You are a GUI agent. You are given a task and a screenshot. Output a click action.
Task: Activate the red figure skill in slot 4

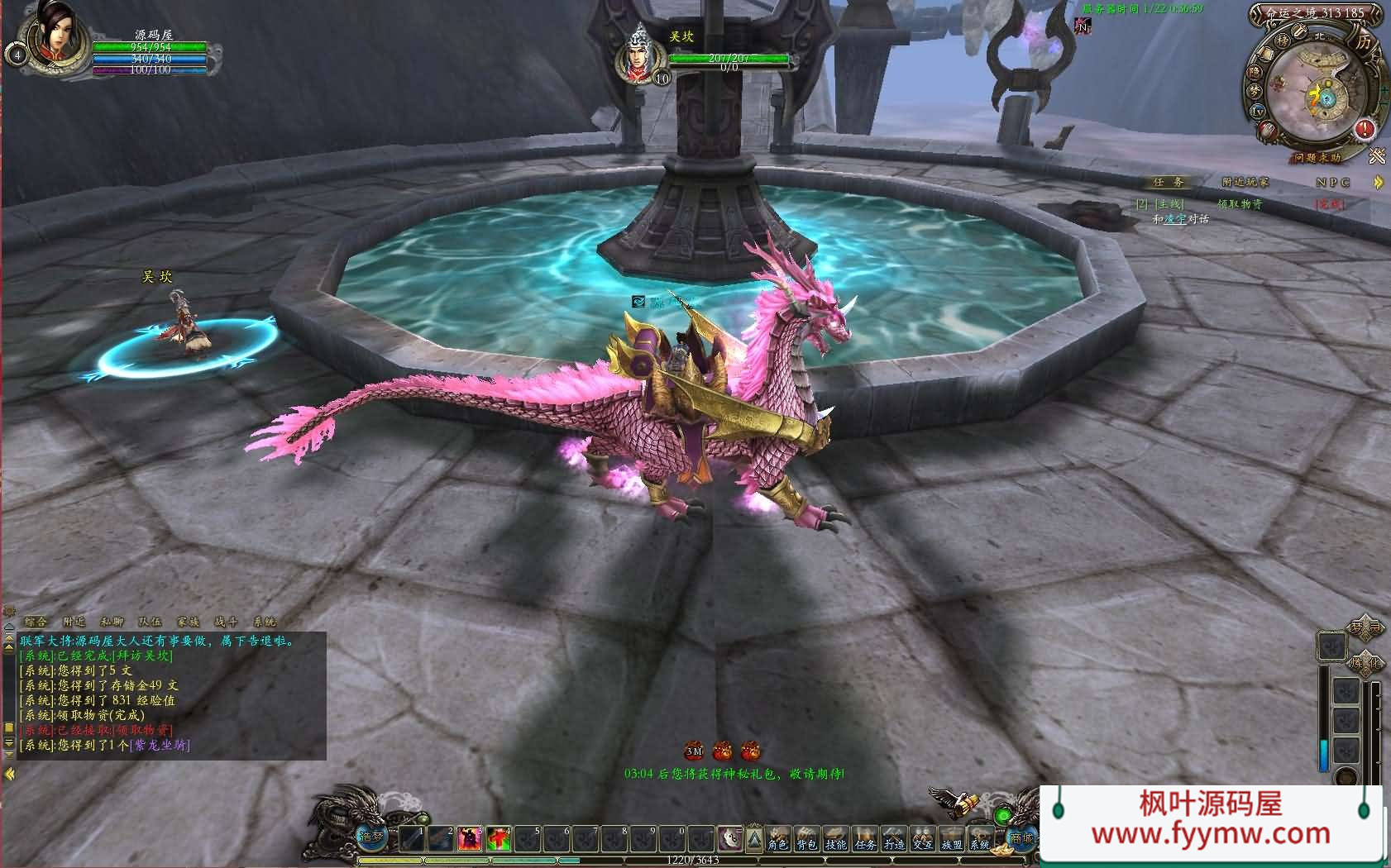(499, 839)
